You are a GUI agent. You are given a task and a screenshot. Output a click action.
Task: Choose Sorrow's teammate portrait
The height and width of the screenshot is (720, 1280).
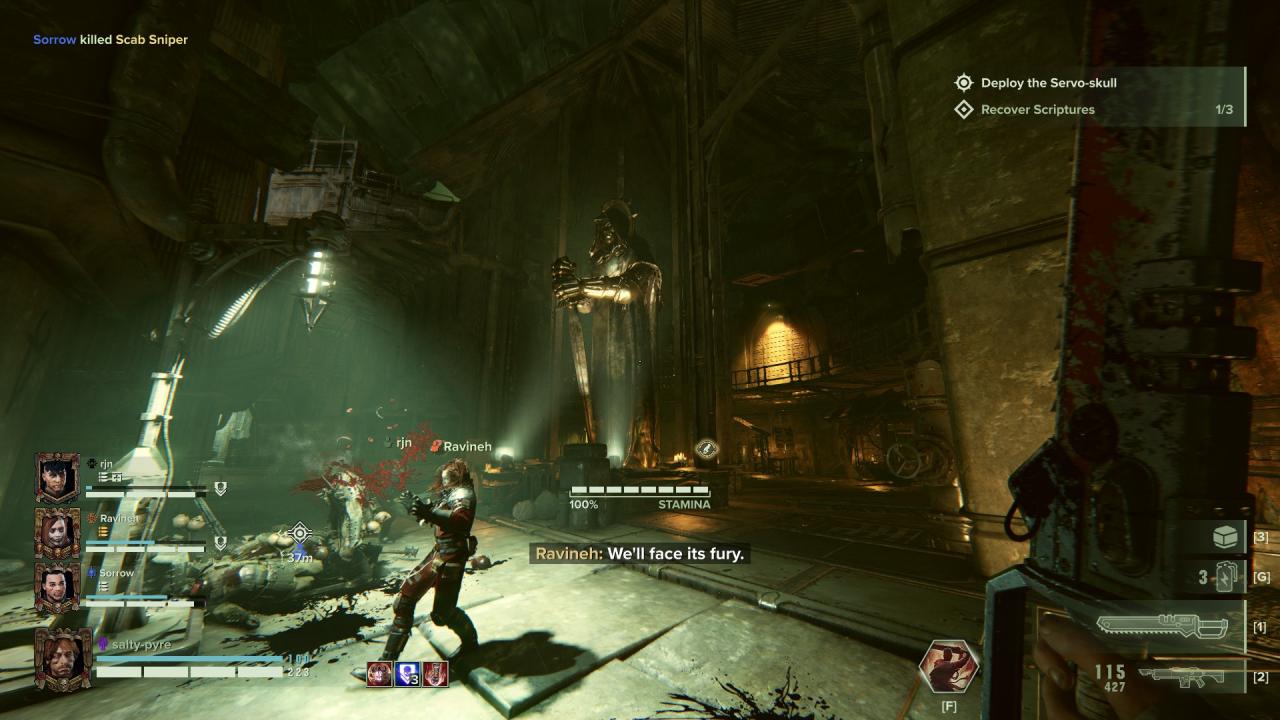[57, 586]
